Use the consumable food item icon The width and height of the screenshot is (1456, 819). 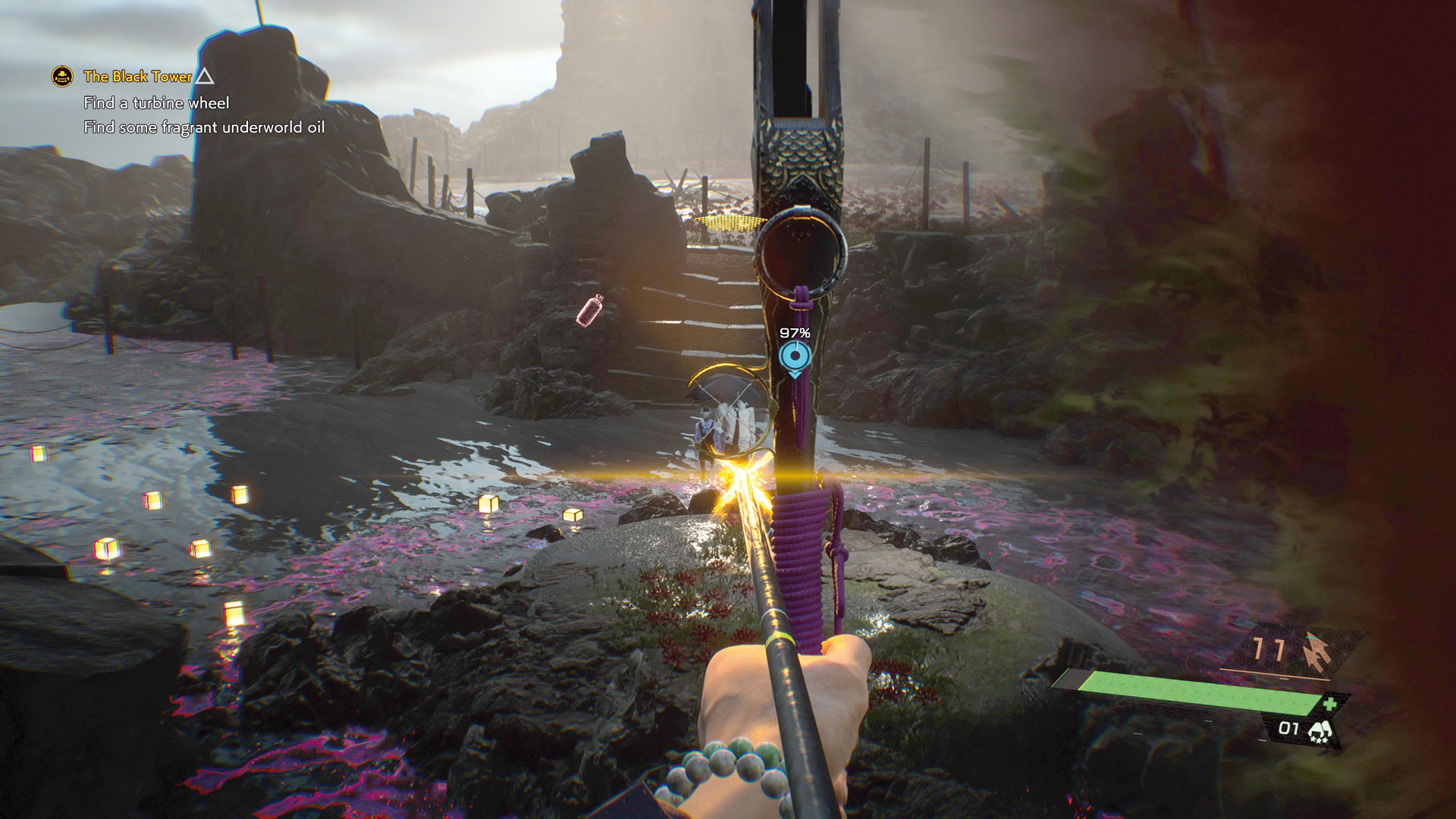click(x=1320, y=731)
